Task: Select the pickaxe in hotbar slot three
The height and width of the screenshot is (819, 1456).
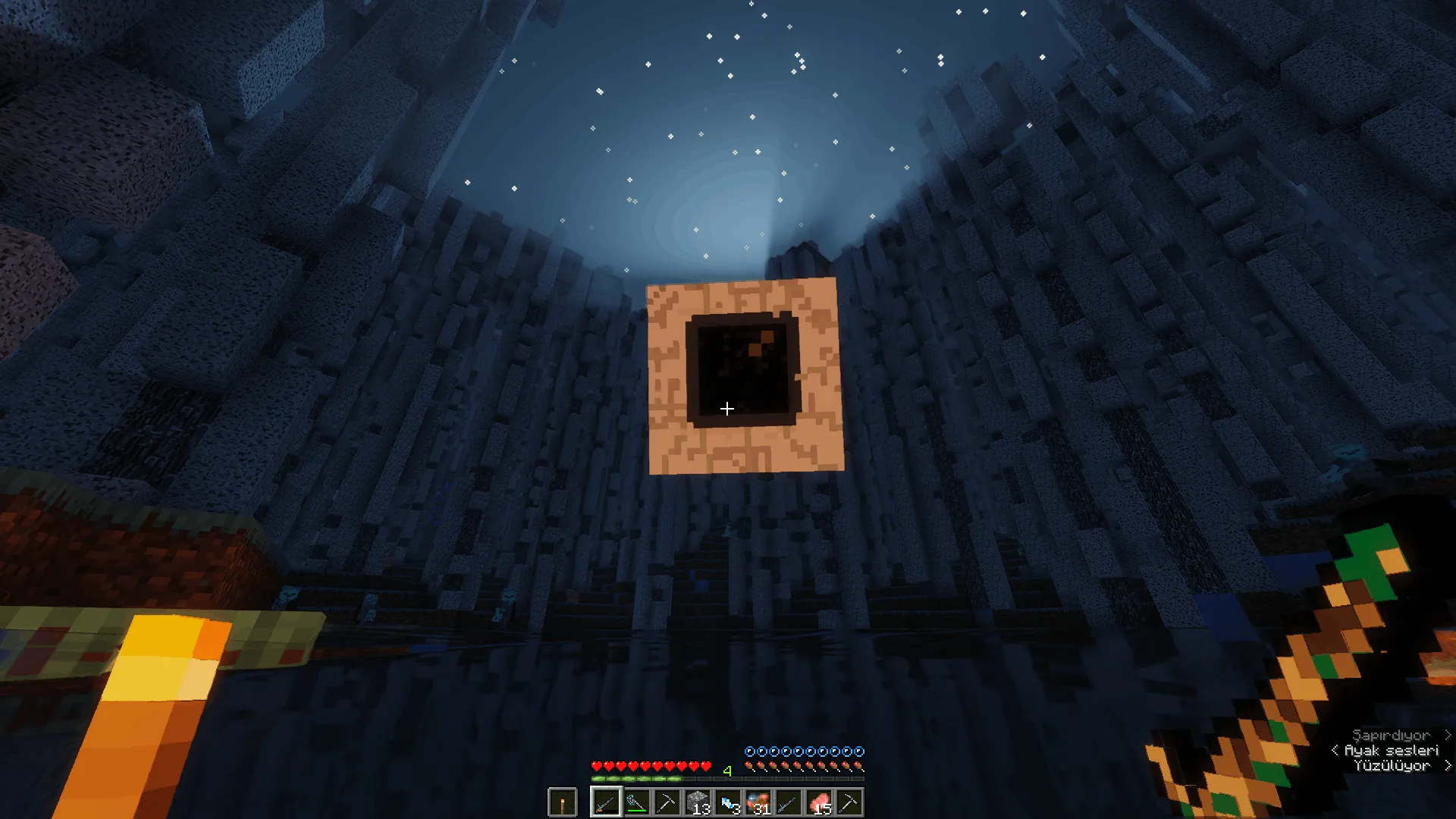Action: [x=667, y=802]
